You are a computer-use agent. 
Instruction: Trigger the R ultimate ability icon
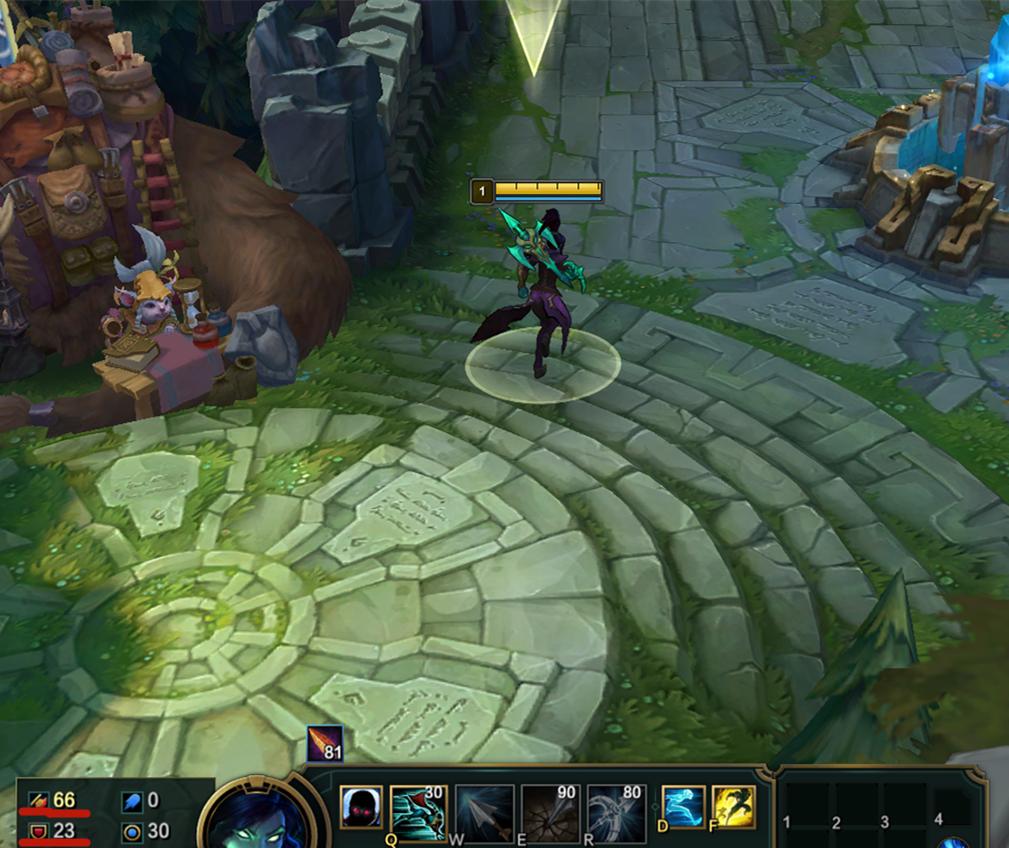[617, 811]
